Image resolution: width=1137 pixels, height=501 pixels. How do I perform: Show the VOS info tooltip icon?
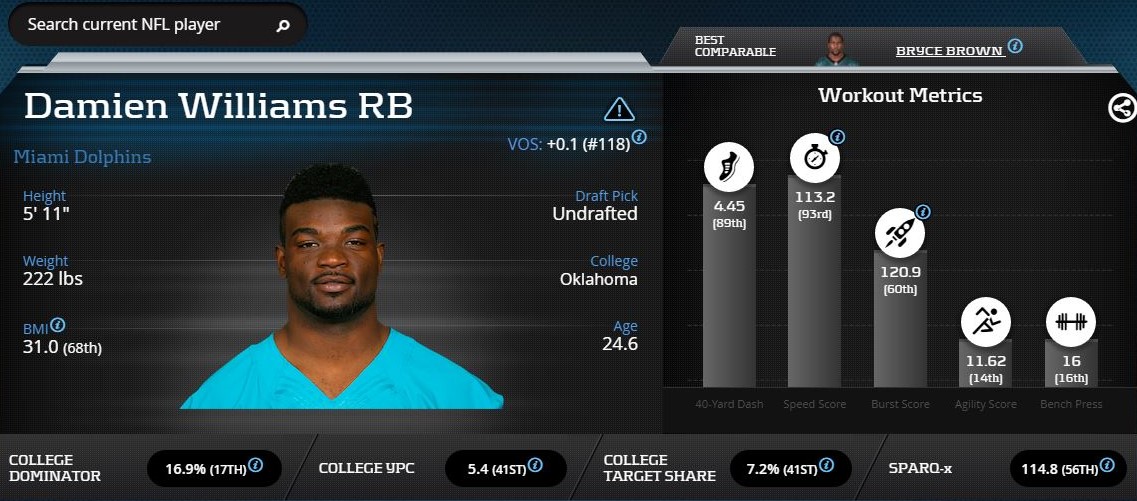click(639, 136)
